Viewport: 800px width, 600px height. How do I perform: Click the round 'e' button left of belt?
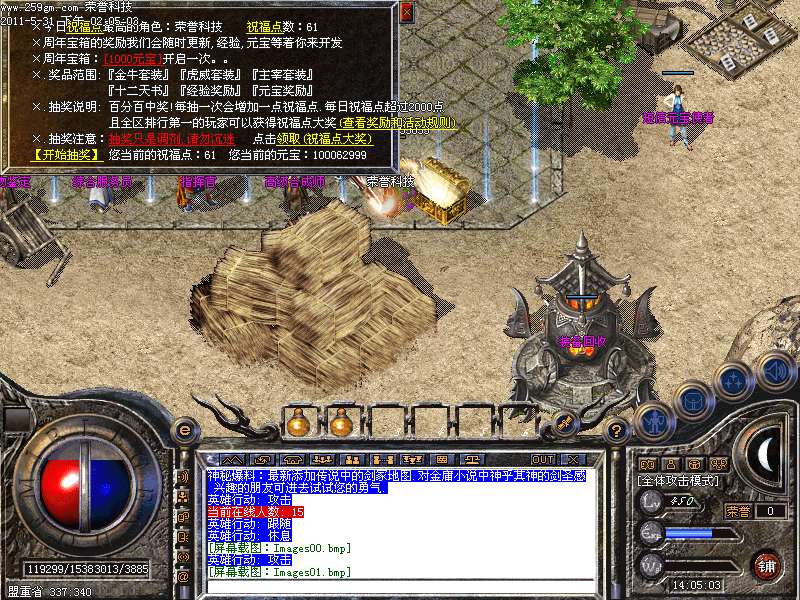184,430
